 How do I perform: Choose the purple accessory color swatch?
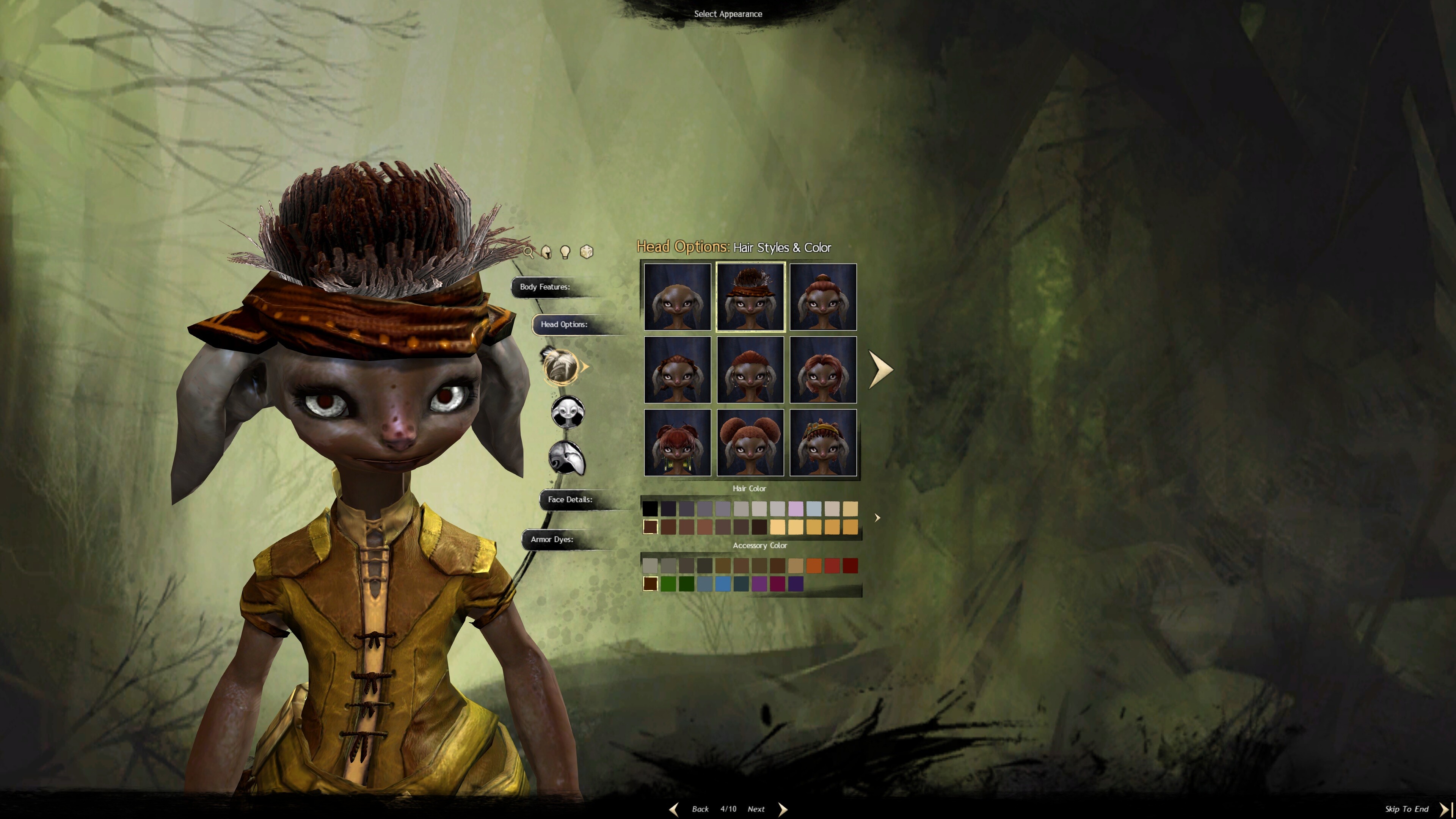point(759,584)
